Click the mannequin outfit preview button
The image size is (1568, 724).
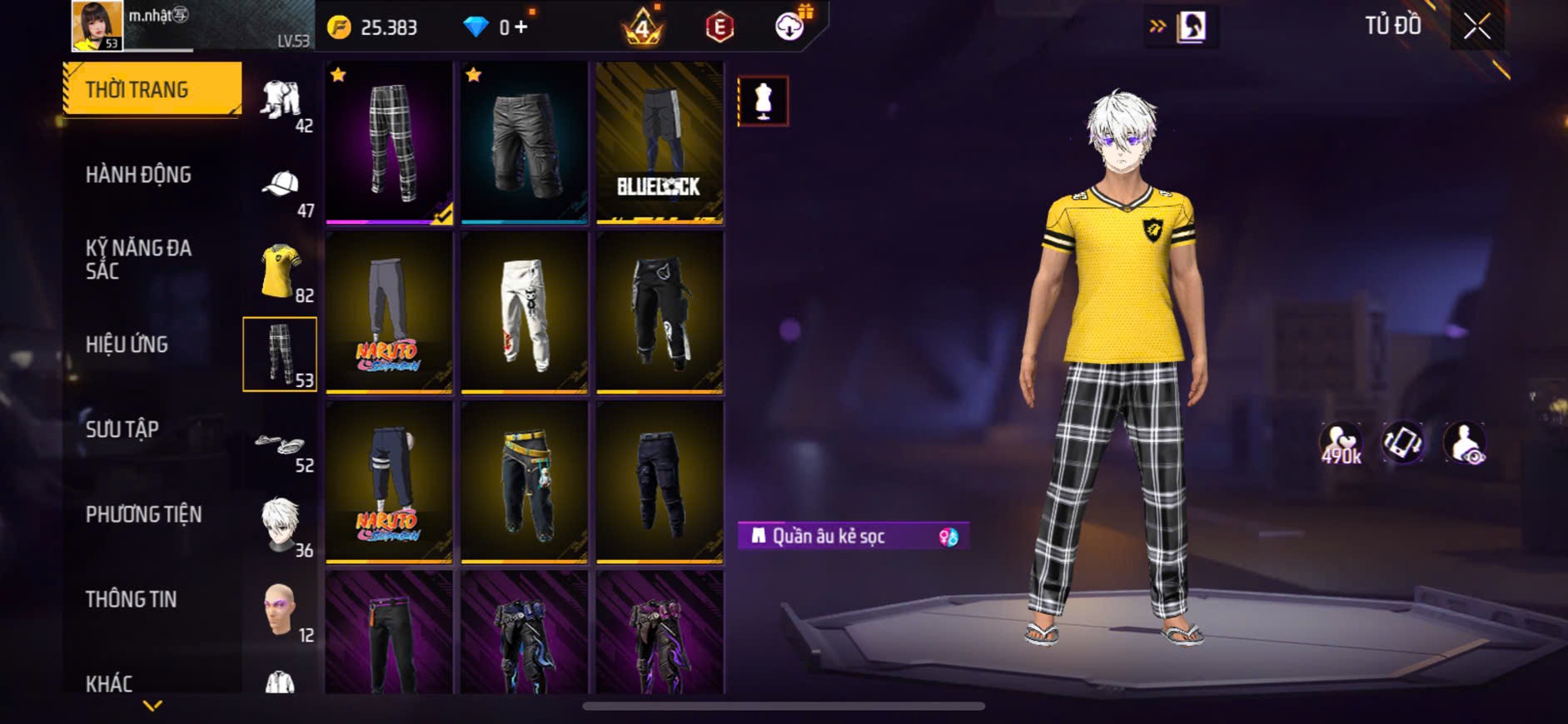(x=763, y=101)
